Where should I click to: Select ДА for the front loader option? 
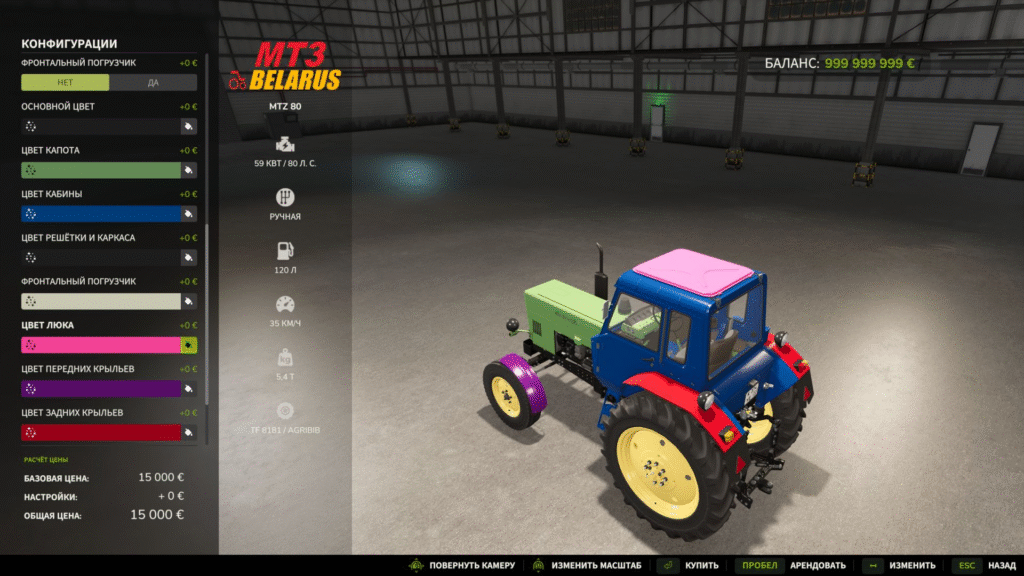point(153,83)
